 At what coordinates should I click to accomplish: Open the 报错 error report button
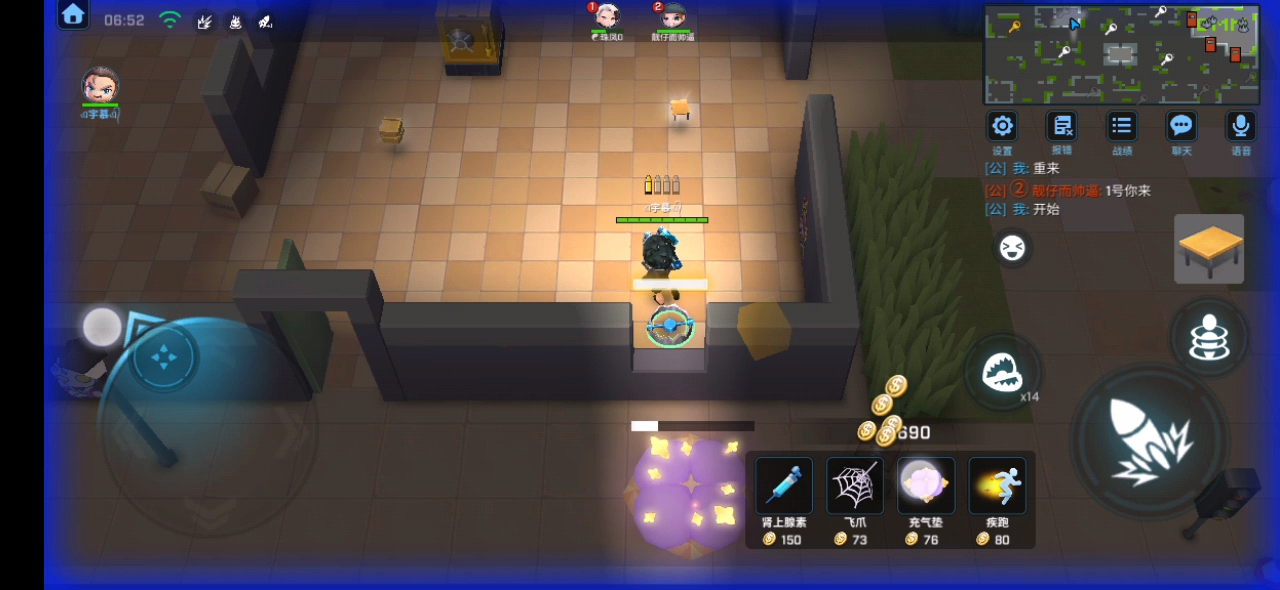(x=1061, y=127)
